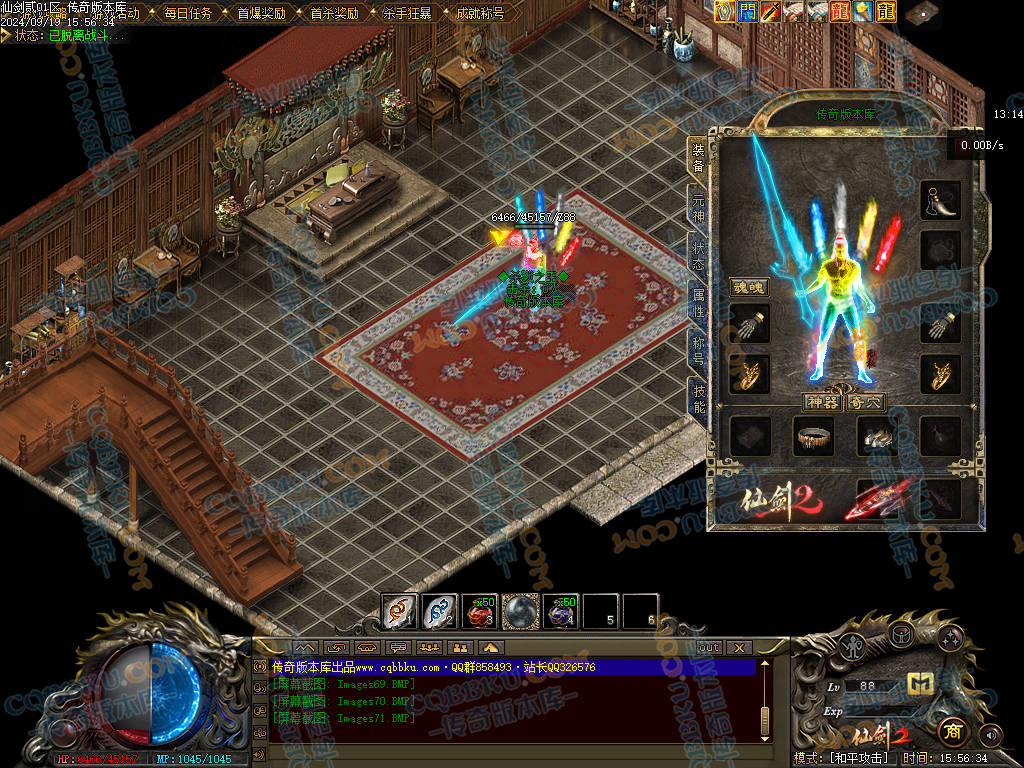Switch to the 元神 tab

[x=698, y=210]
